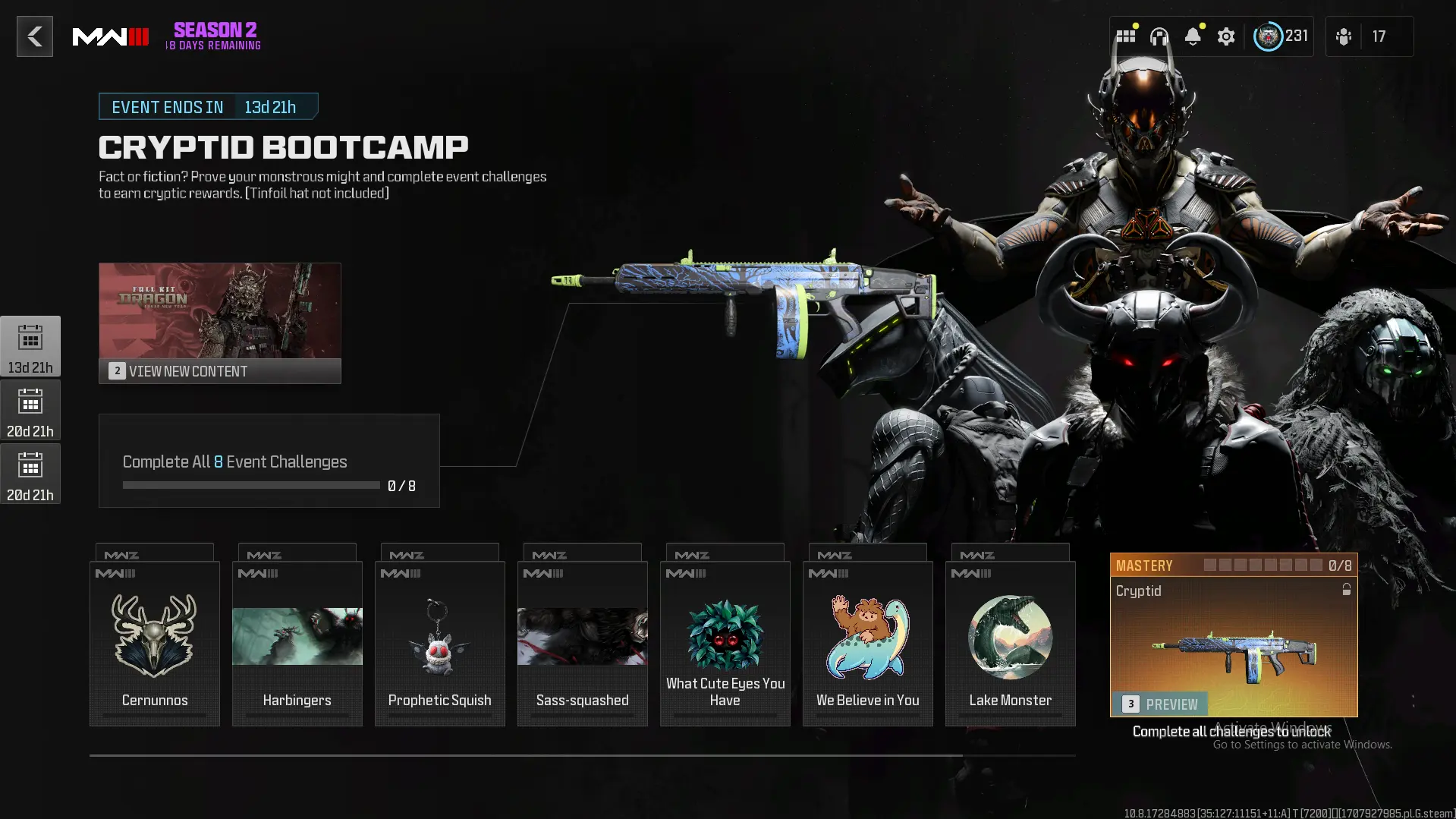This screenshot has width=1456, height=819.
Task: Select the highlighted 13d 21h event
Action: (x=30, y=345)
